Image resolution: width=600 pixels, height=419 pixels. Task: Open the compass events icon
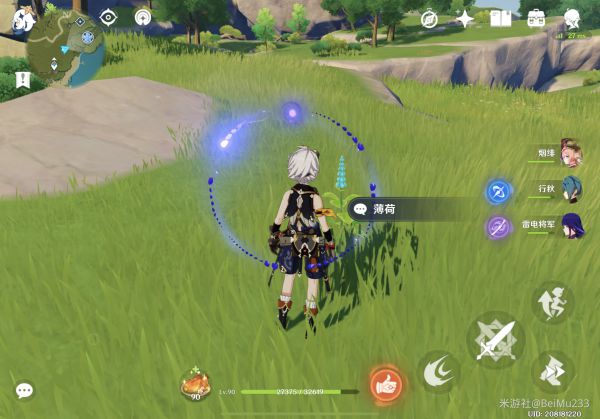429,19
